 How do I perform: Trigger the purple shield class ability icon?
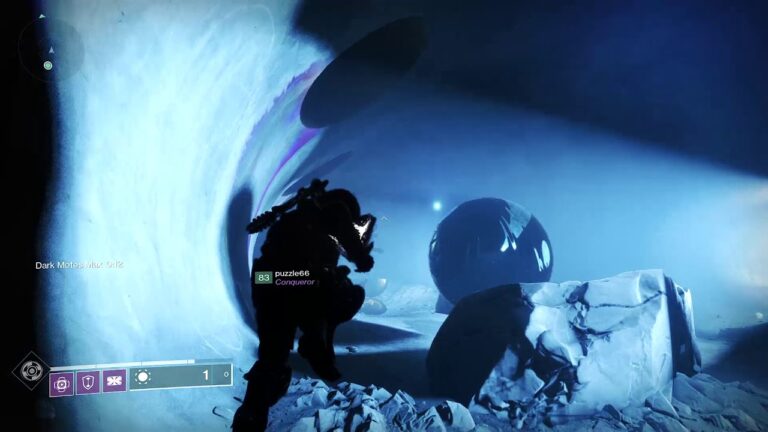click(88, 381)
